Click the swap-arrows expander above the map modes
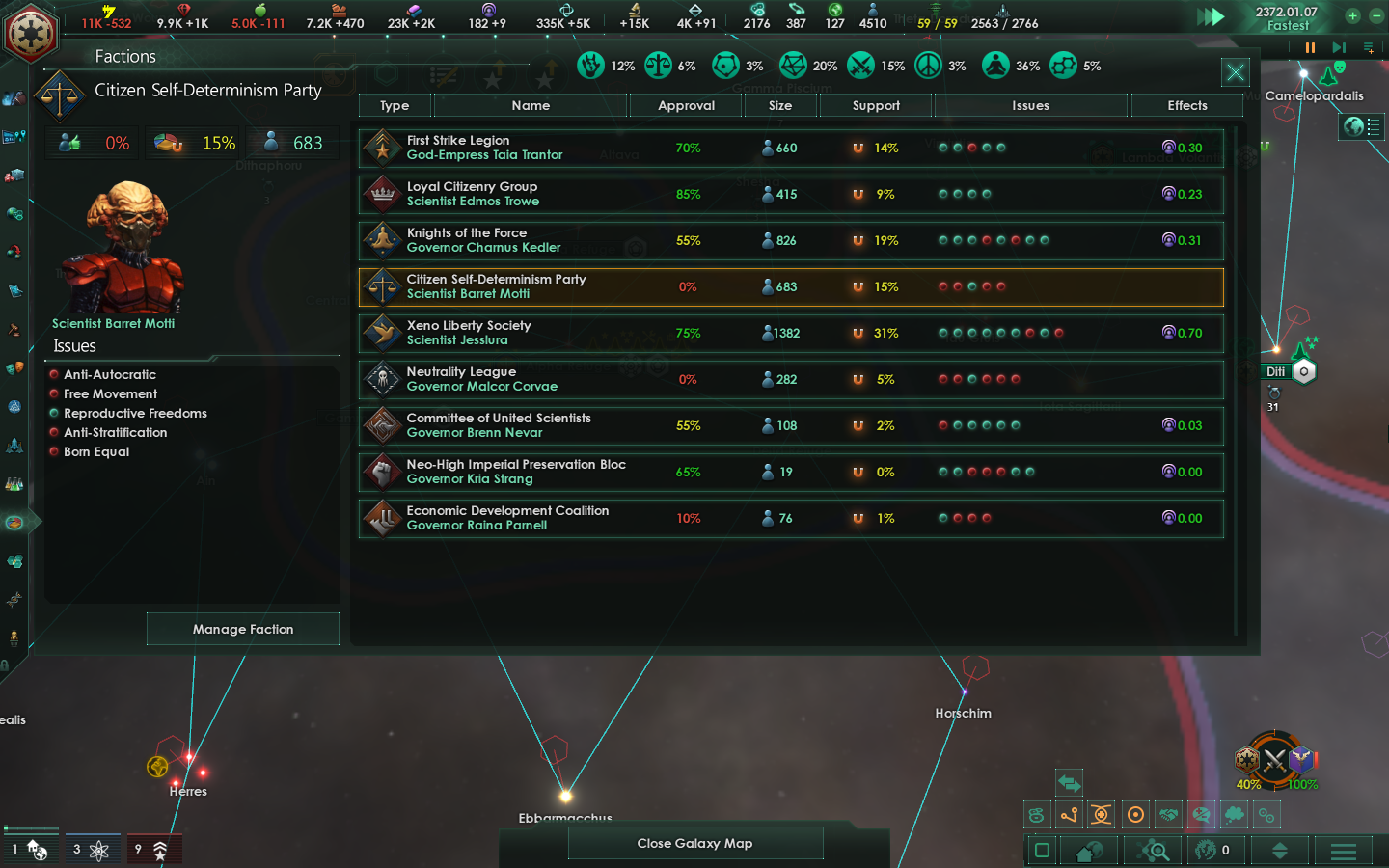Image resolution: width=1389 pixels, height=868 pixels. pos(1069,783)
